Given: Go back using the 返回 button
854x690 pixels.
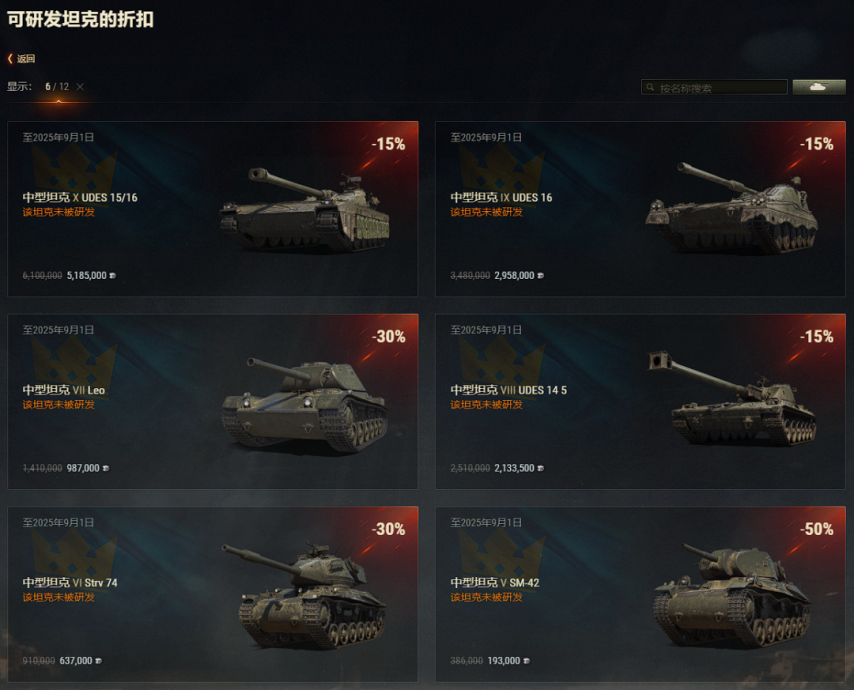Looking at the screenshot, I should (22, 59).
